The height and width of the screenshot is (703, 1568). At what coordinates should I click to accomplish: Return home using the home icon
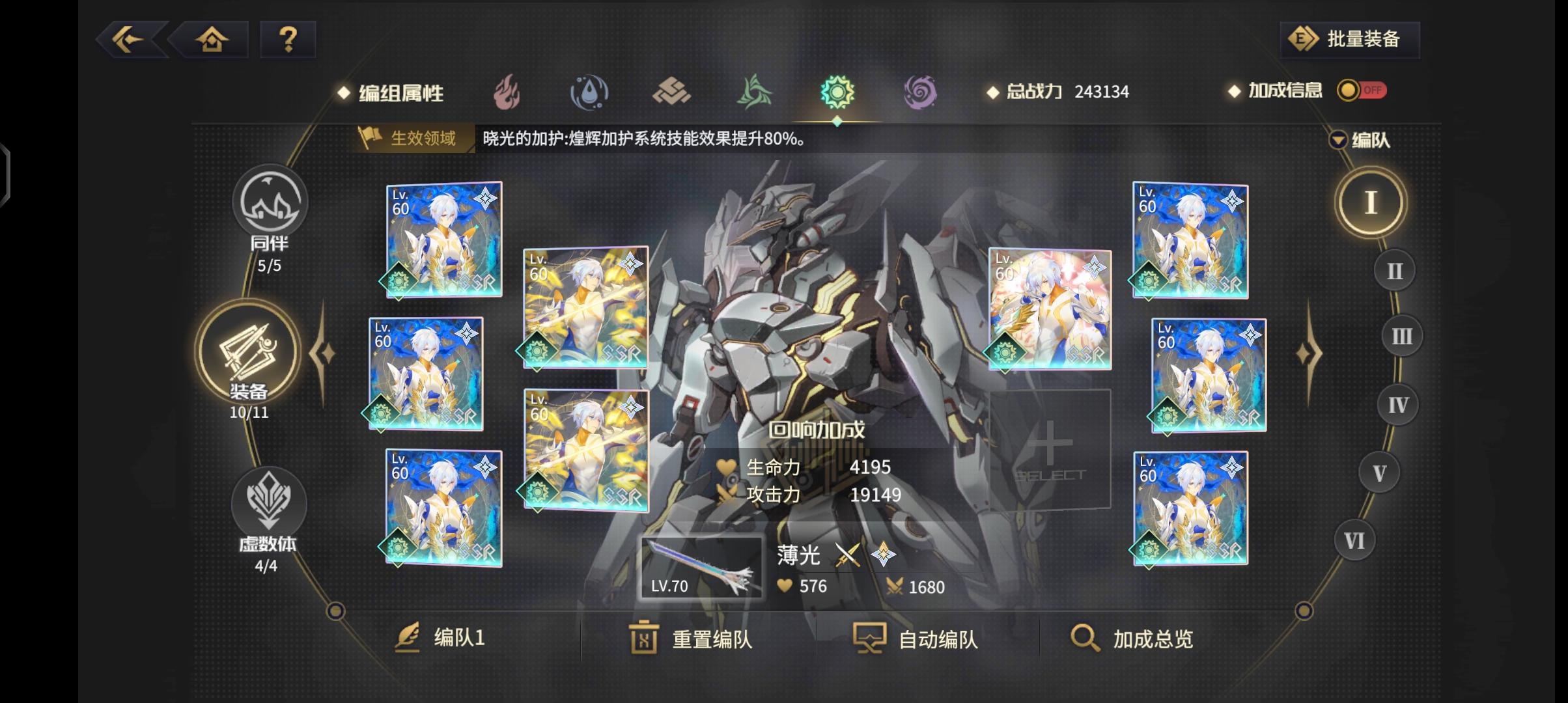212,40
